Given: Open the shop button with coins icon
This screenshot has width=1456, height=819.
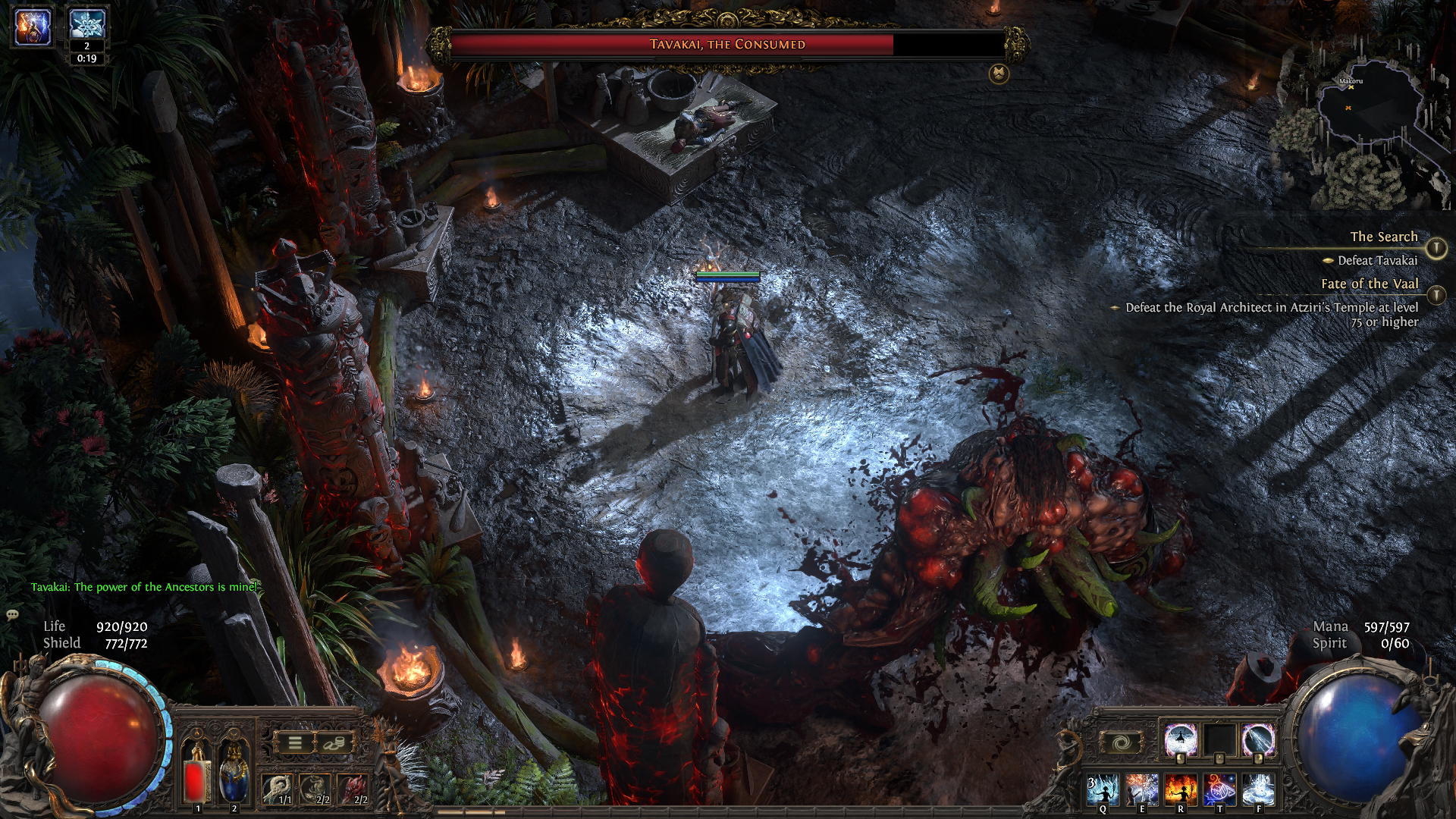Looking at the screenshot, I should coord(332,743).
